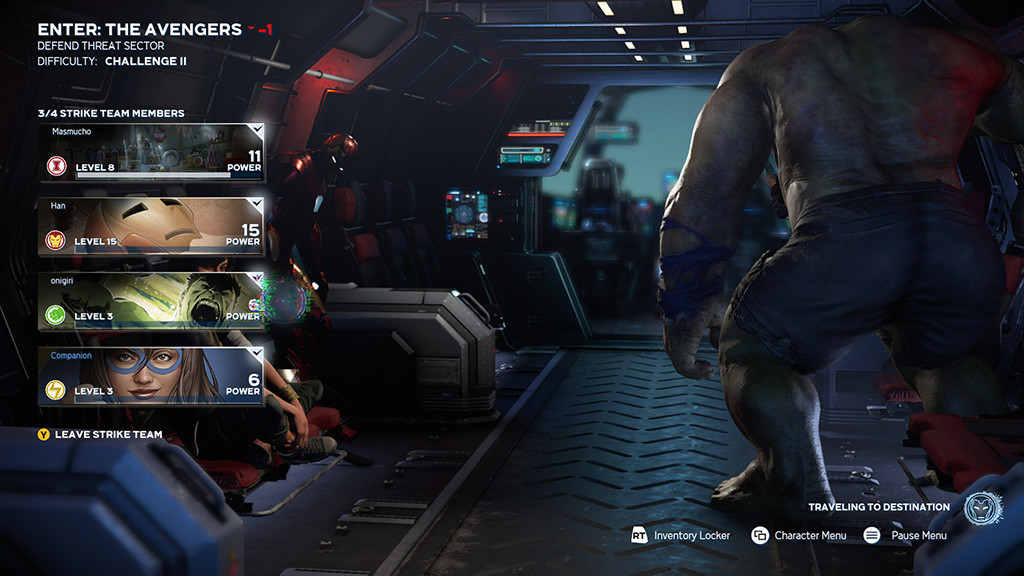Select Han's Iron Man team card
The height and width of the screenshot is (576, 1024).
point(151,226)
